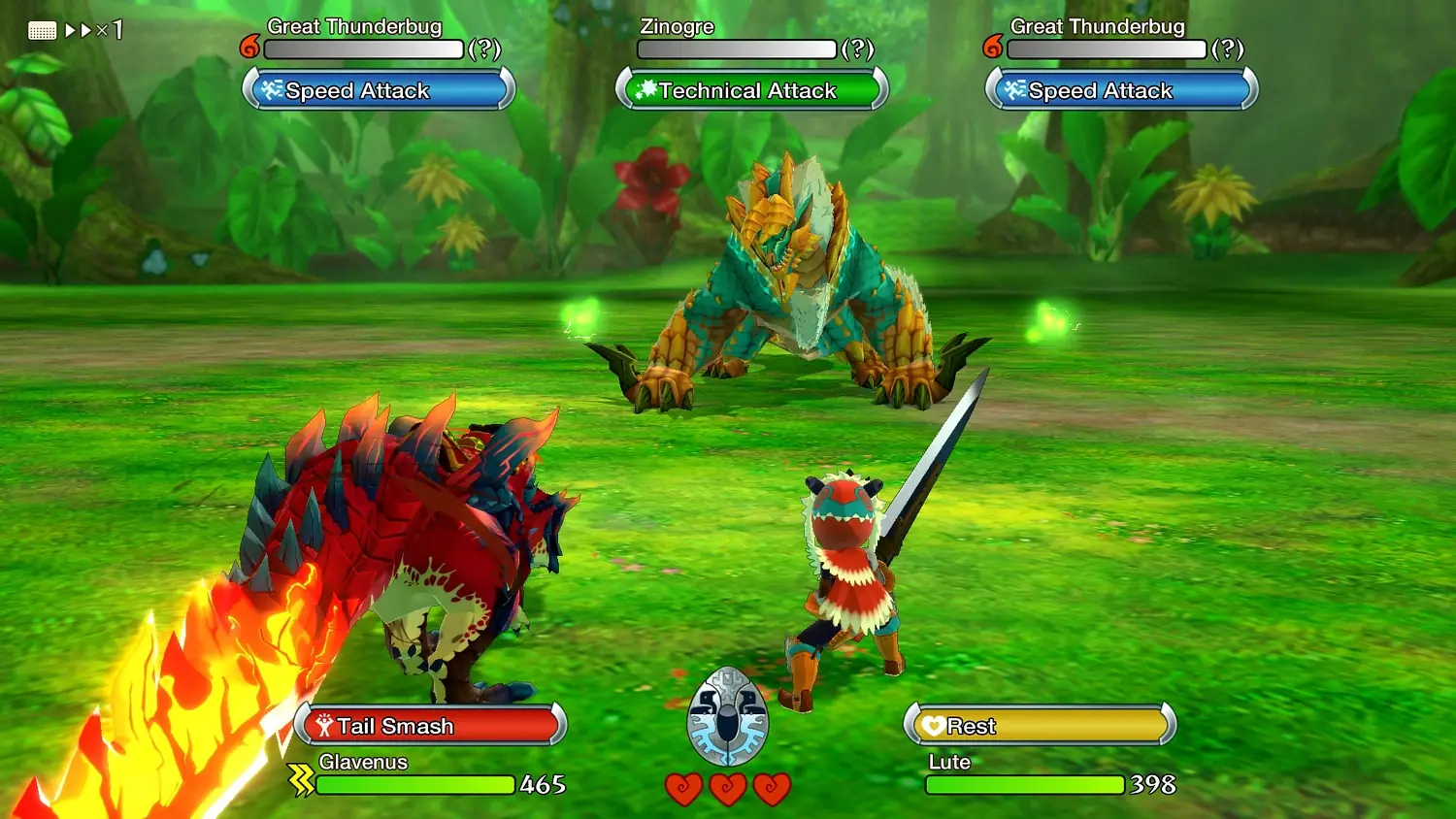
Task: Click Glavenus's green HP bar showing 465
Action: (417, 785)
